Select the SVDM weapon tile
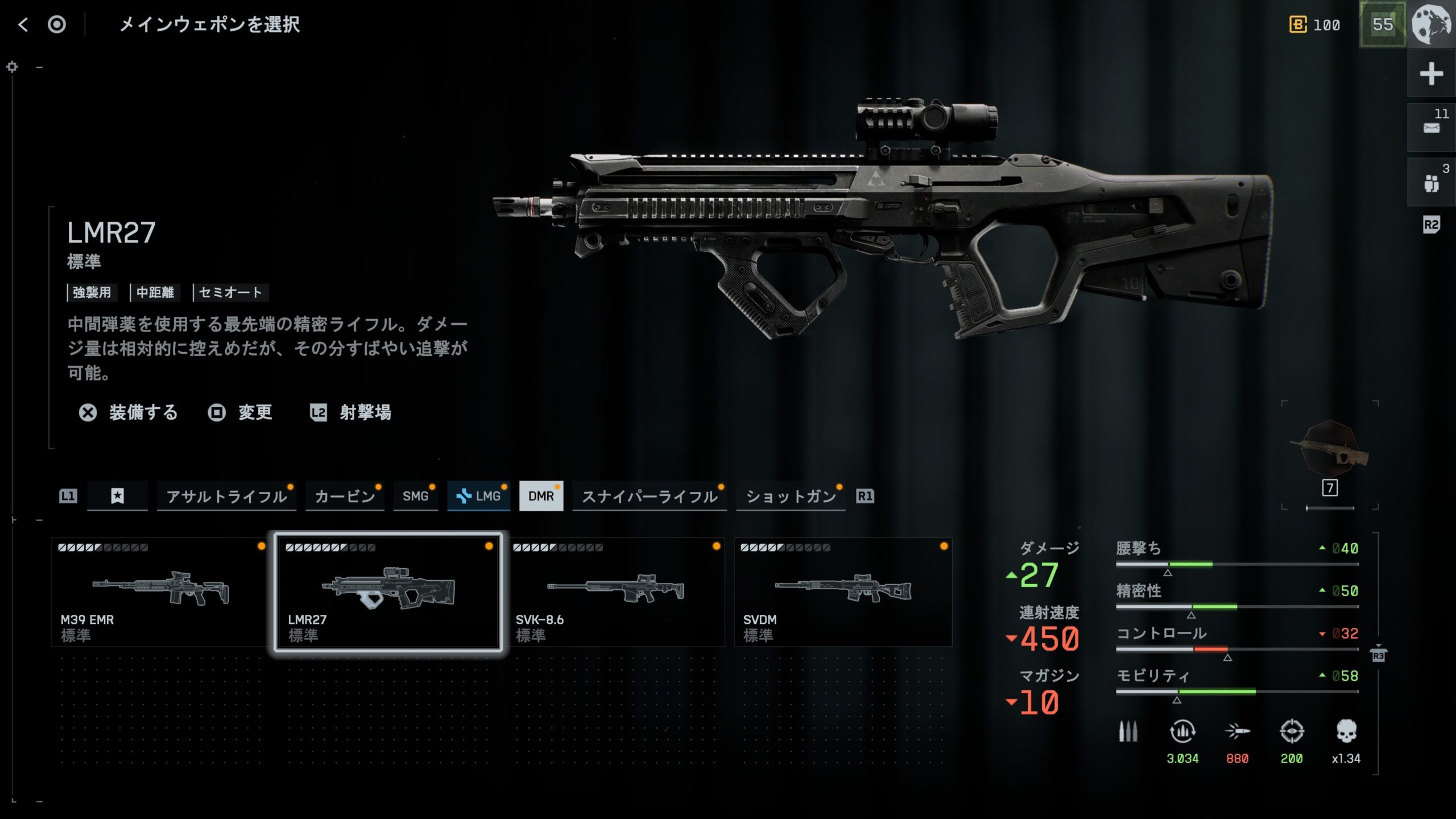This screenshot has width=1456, height=819. coord(843,591)
